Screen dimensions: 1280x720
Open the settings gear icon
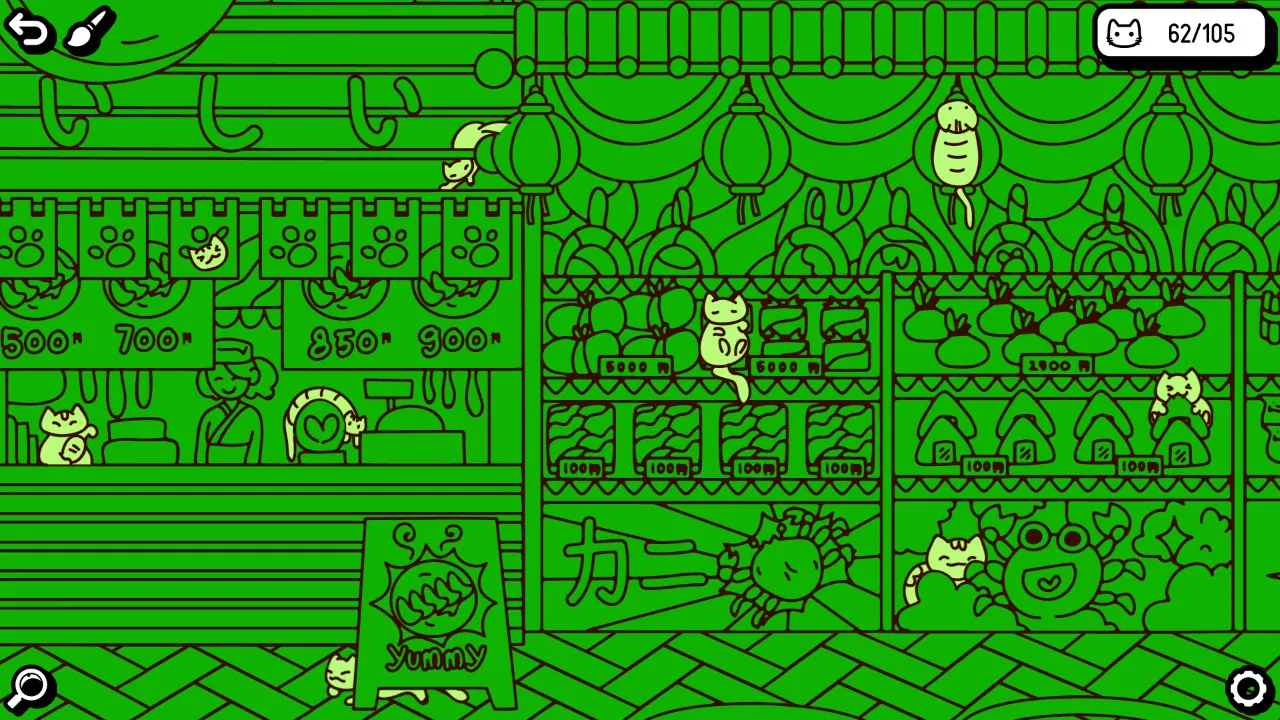[x=1250, y=687]
